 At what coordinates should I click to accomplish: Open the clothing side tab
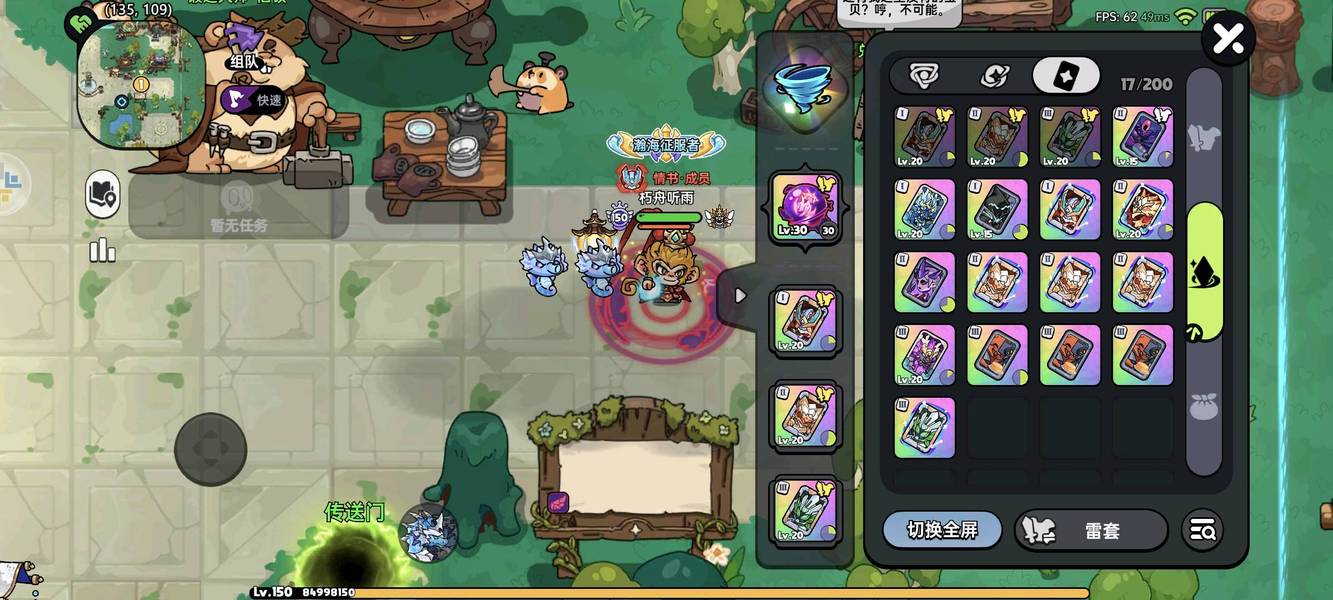click(1204, 133)
